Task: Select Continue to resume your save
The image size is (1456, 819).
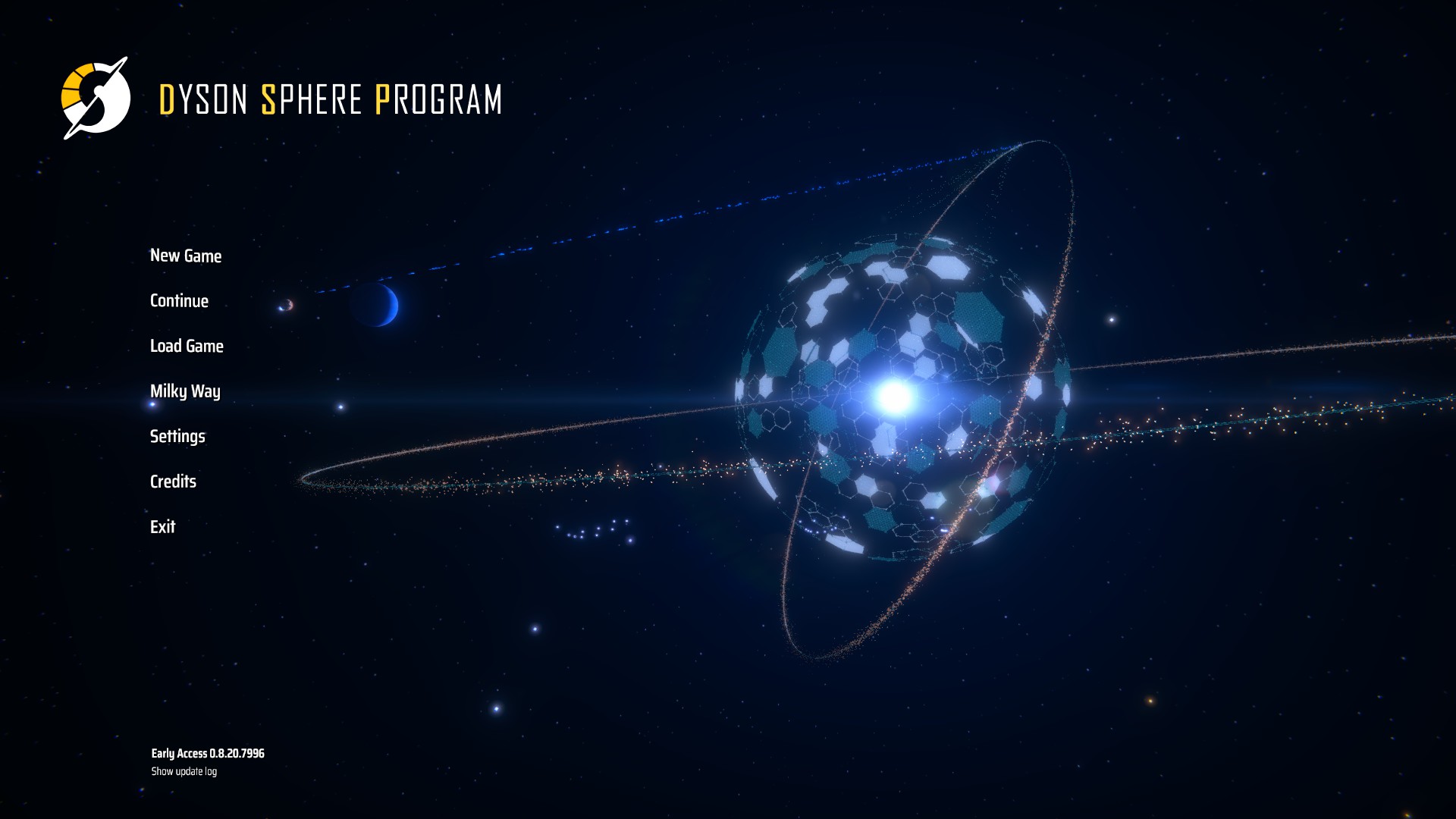Action: pyautogui.click(x=179, y=301)
